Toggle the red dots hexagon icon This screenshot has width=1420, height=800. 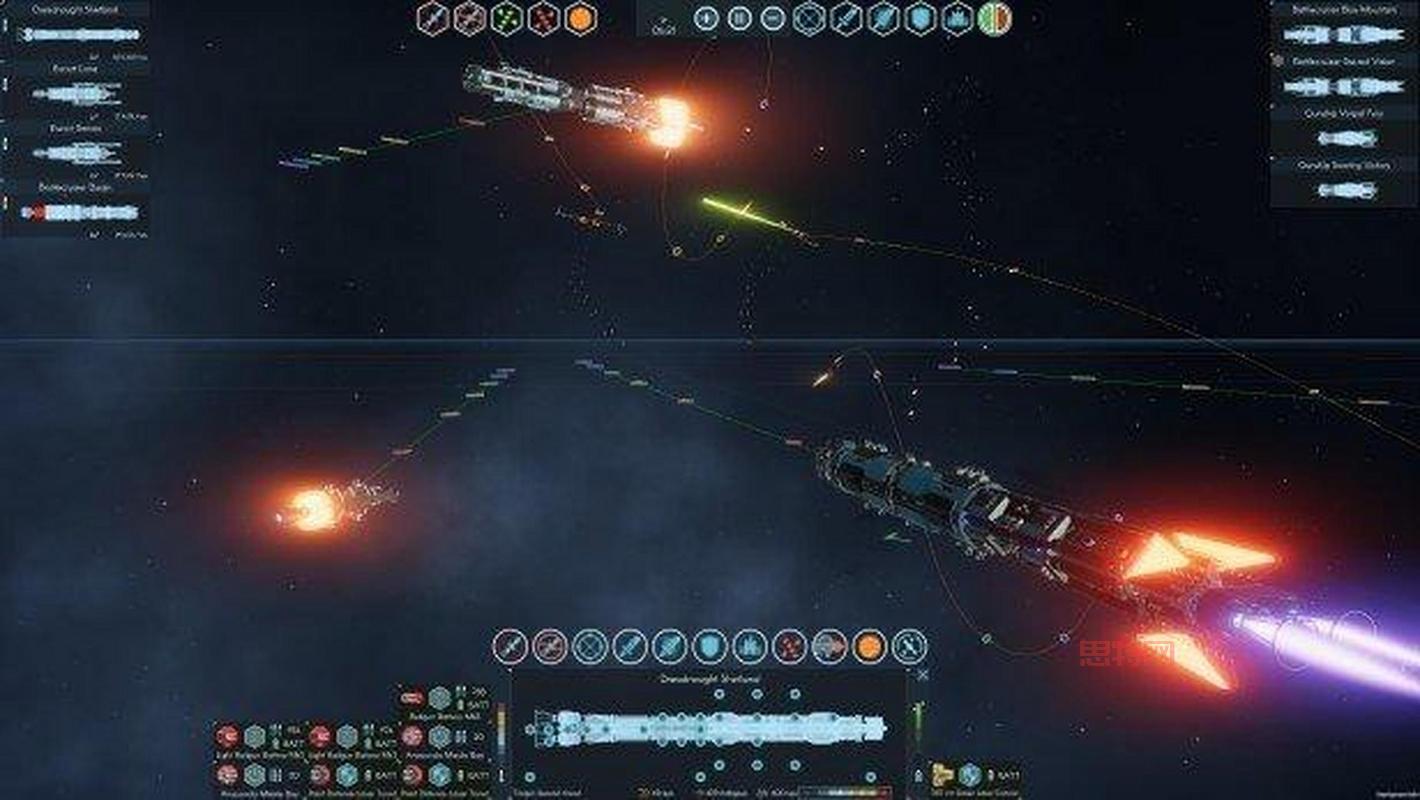pyautogui.click(x=543, y=18)
